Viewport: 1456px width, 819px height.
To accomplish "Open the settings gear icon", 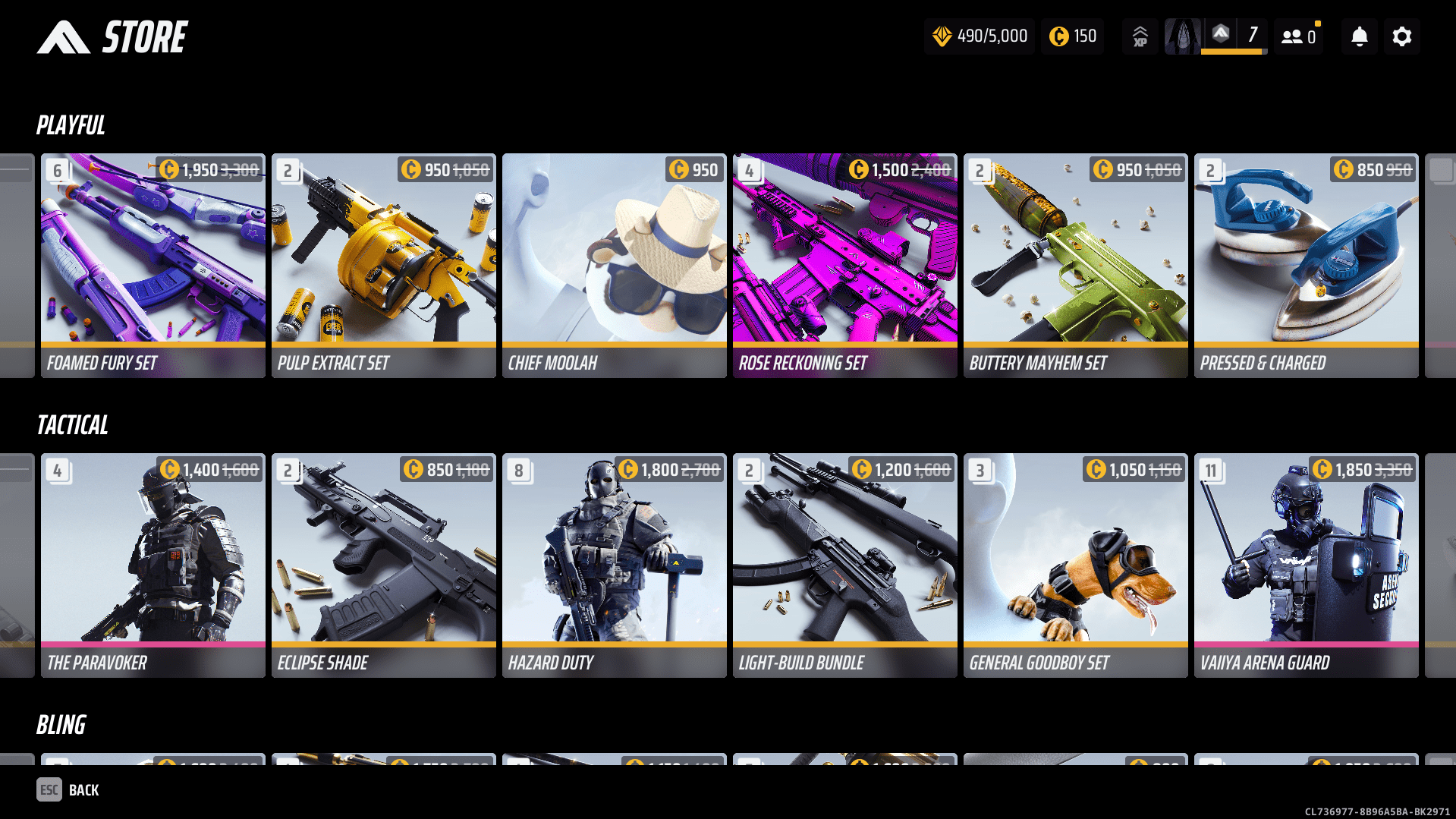I will pos(1401,36).
